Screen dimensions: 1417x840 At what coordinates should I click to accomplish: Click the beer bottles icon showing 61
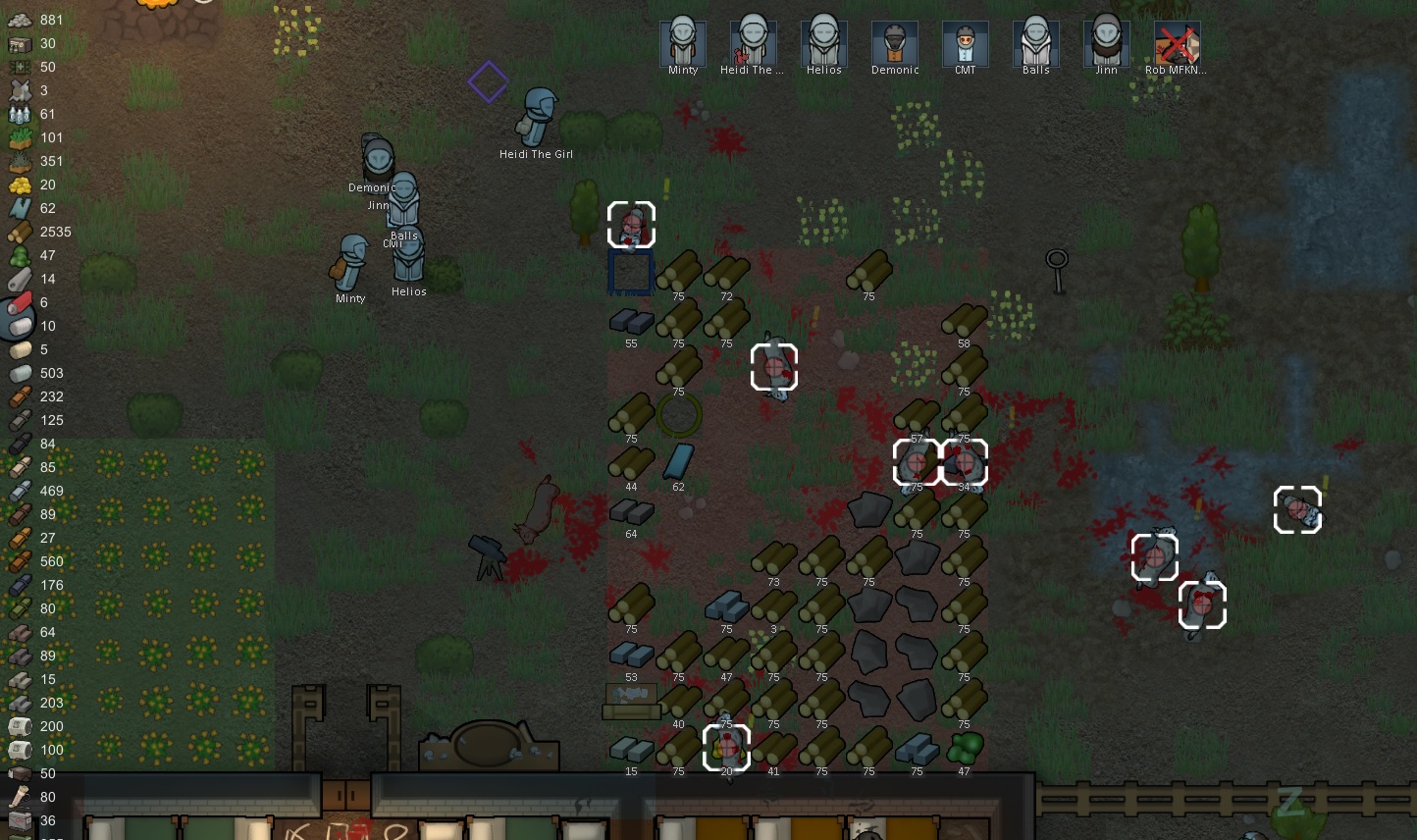(18, 114)
